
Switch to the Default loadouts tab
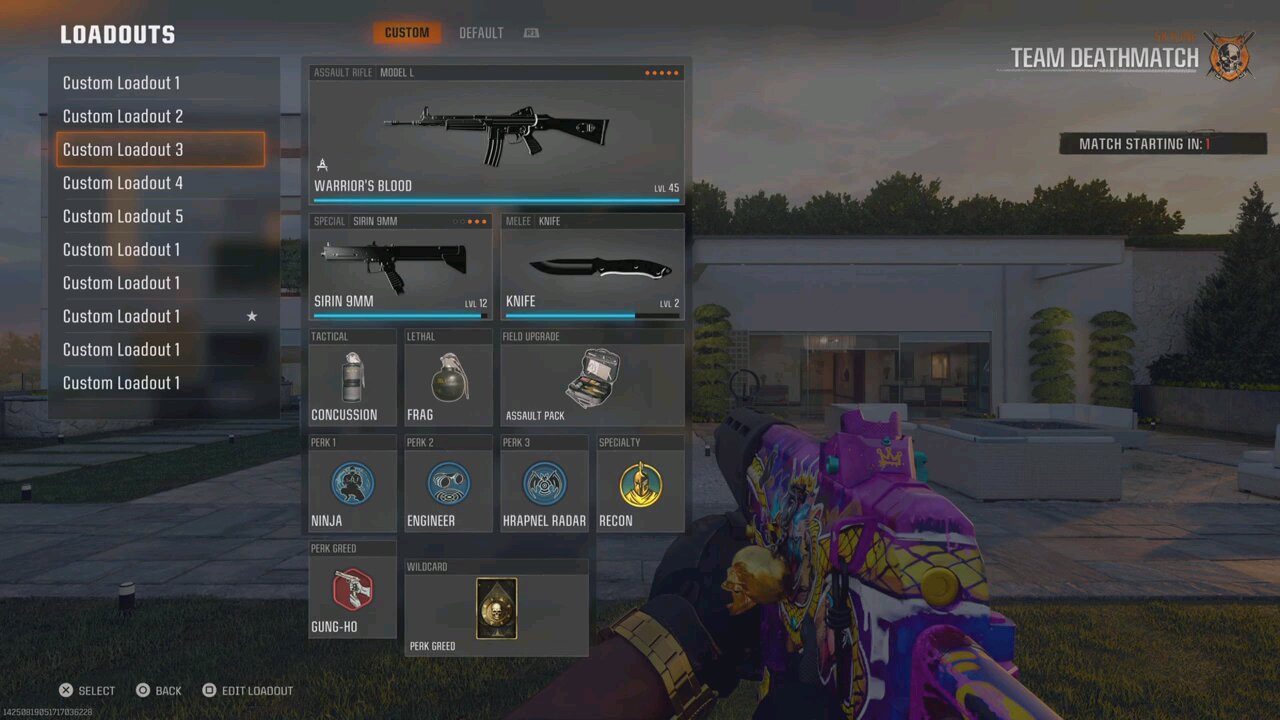(481, 33)
